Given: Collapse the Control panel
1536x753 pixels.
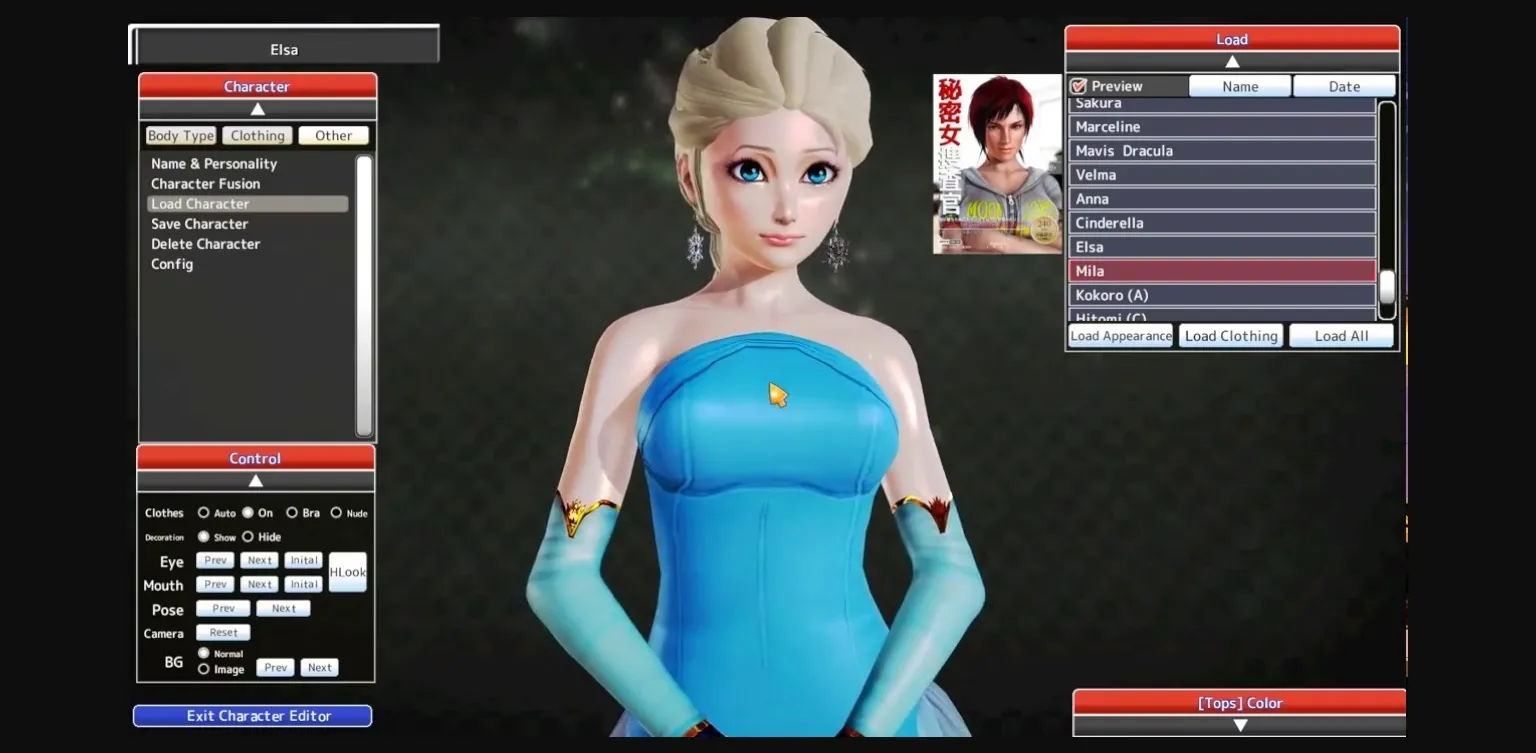Looking at the screenshot, I should [x=256, y=480].
